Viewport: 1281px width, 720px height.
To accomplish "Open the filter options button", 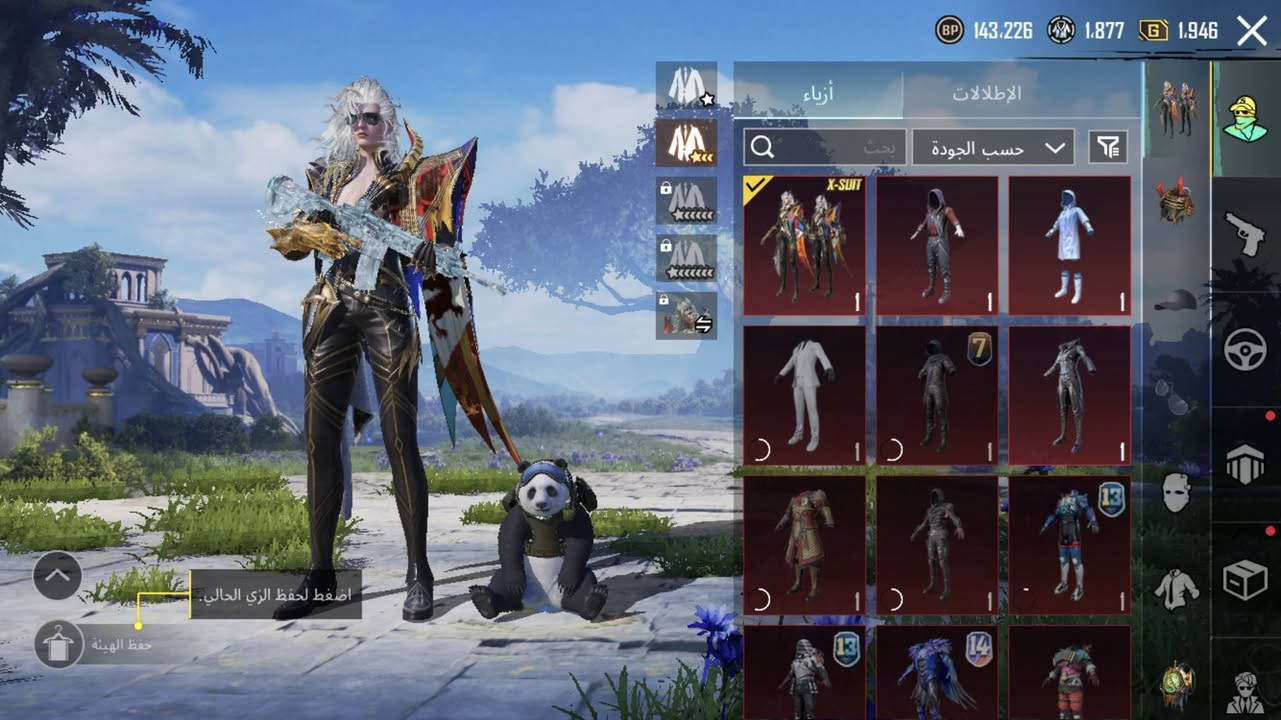I will 1107,148.
